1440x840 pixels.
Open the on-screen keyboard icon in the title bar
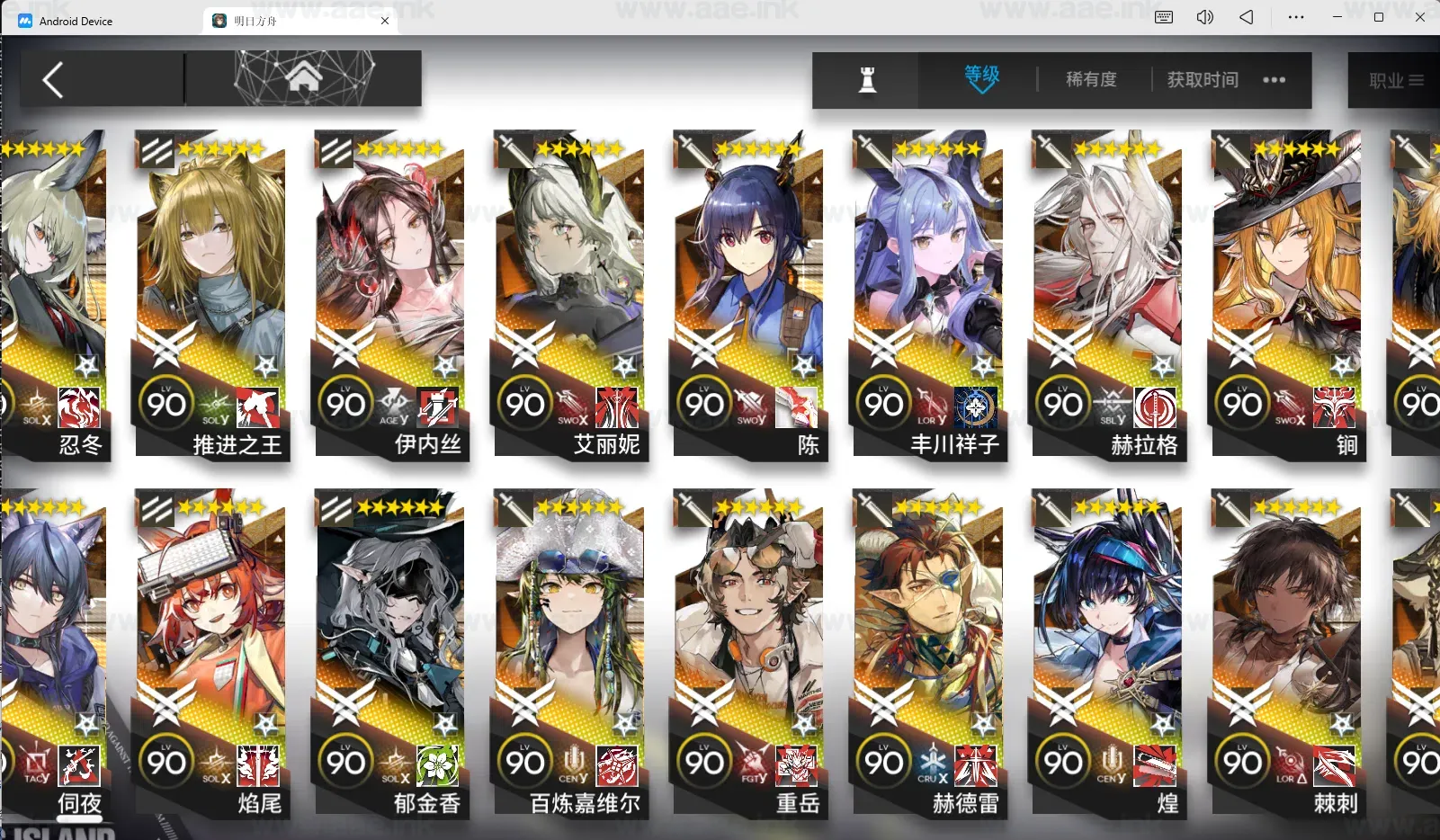tap(1165, 16)
